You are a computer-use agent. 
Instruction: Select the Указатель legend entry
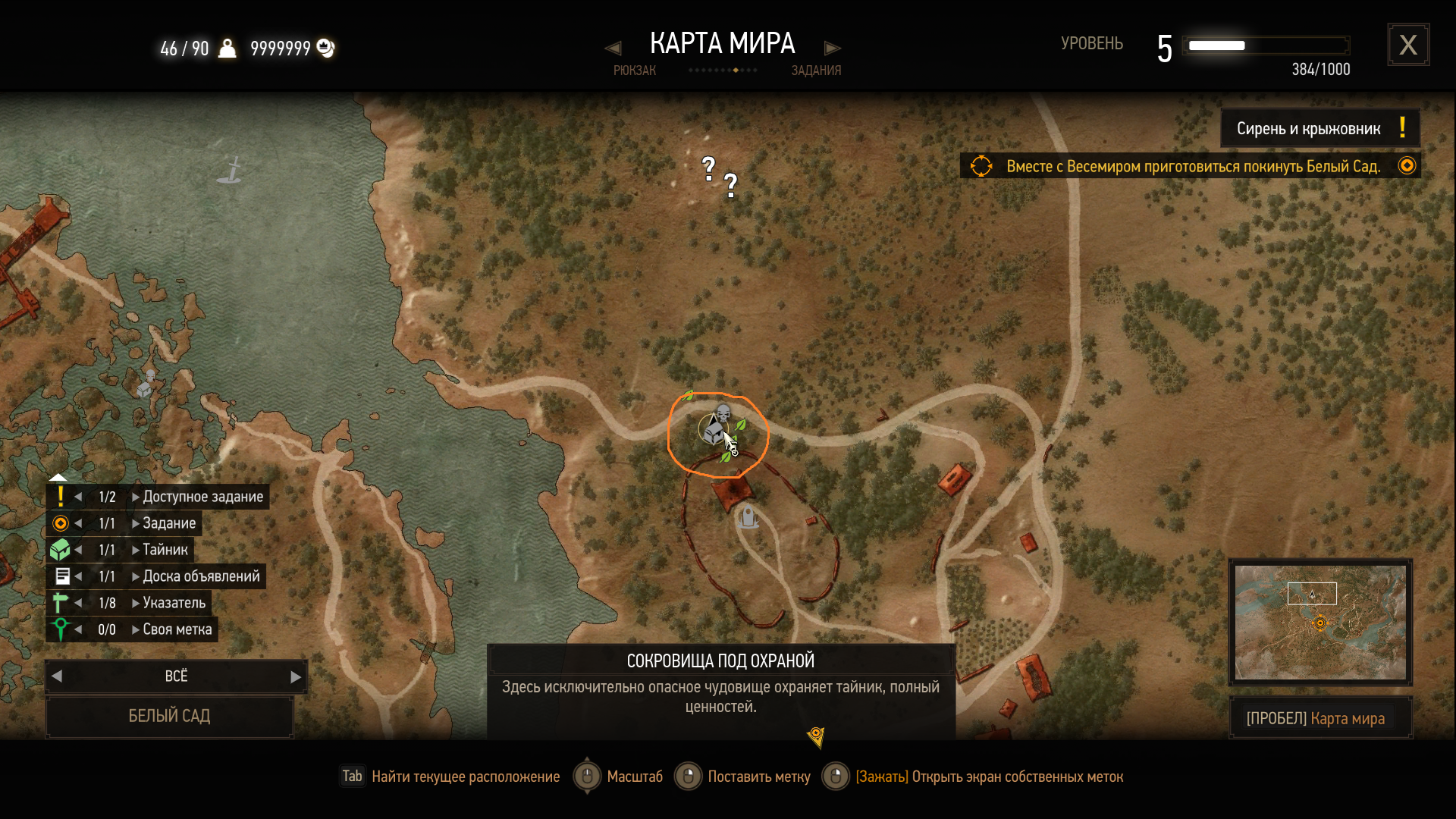pos(174,603)
